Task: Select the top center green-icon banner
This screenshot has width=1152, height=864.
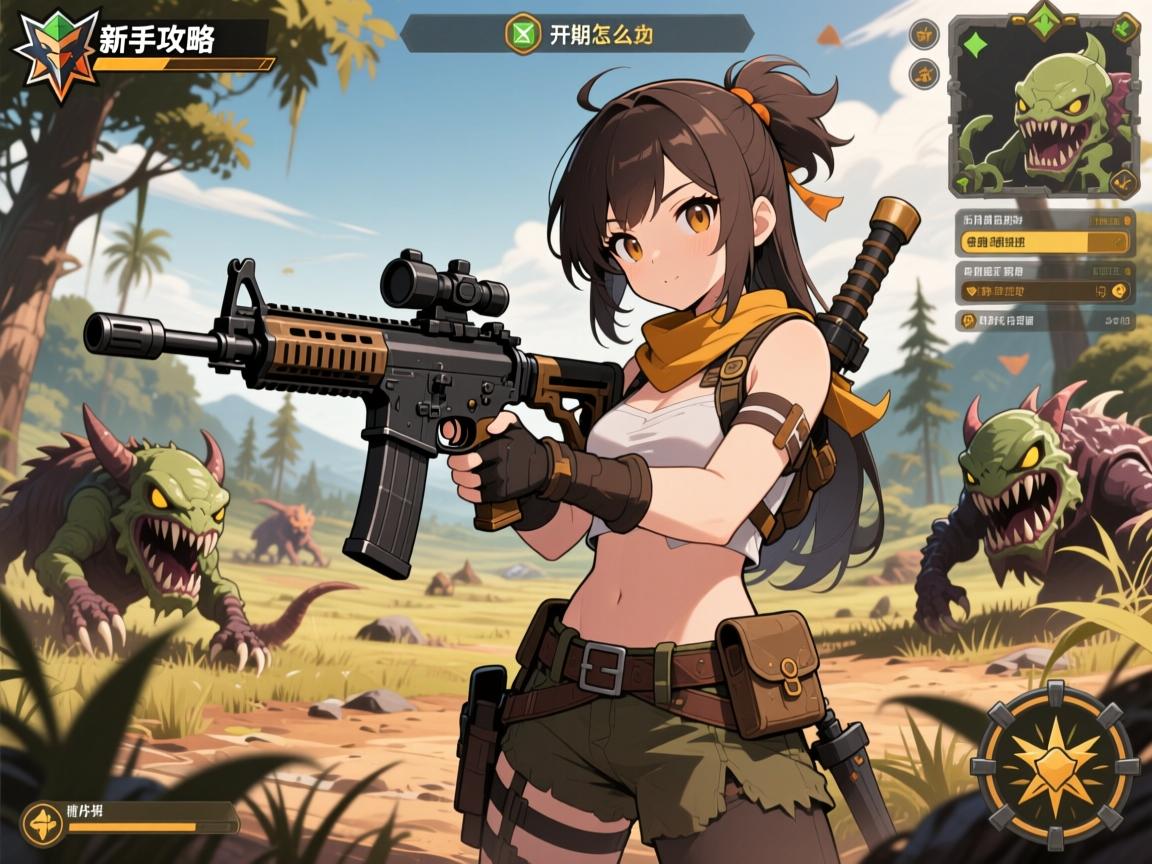Action: click(577, 33)
